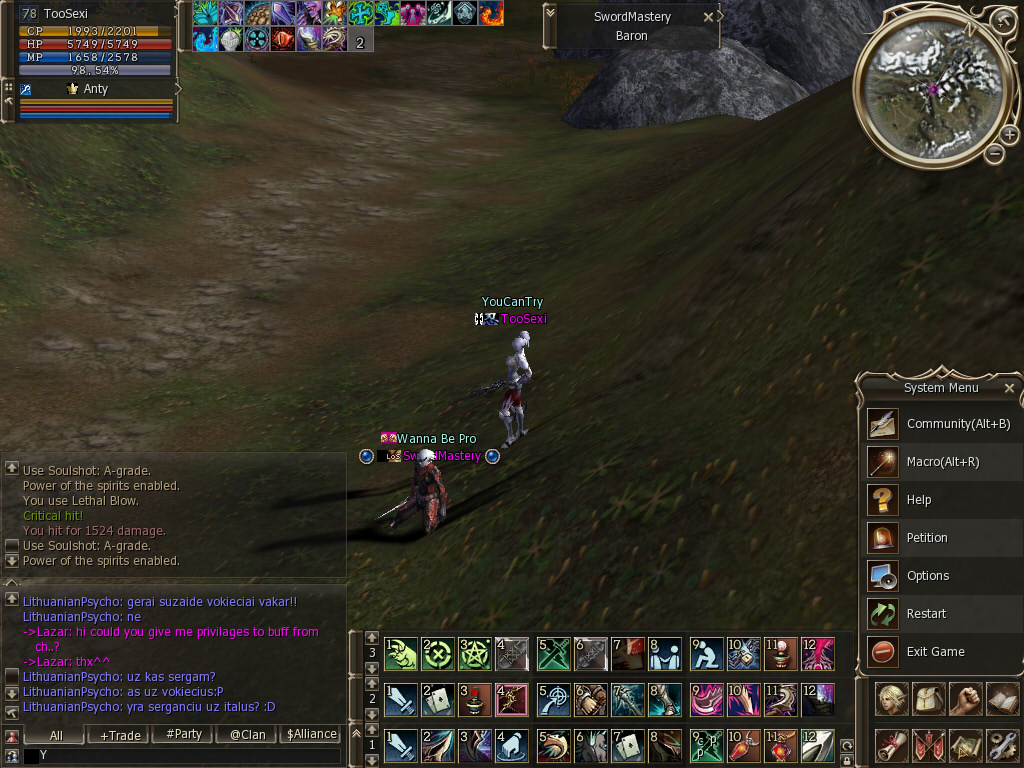Activate the kneeling figure sit action
This screenshot has width=1024, height=768.
[x=707, y=654]
